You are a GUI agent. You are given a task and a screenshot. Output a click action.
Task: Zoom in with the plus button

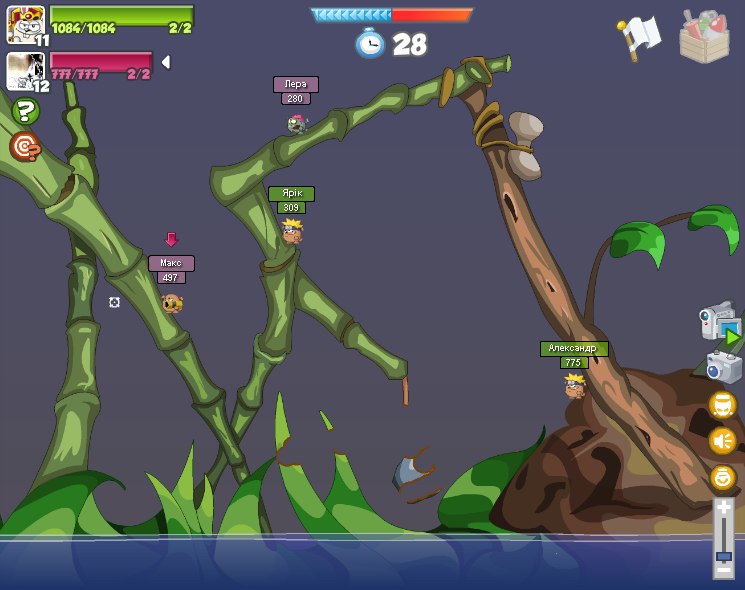(x=723, y=508)
